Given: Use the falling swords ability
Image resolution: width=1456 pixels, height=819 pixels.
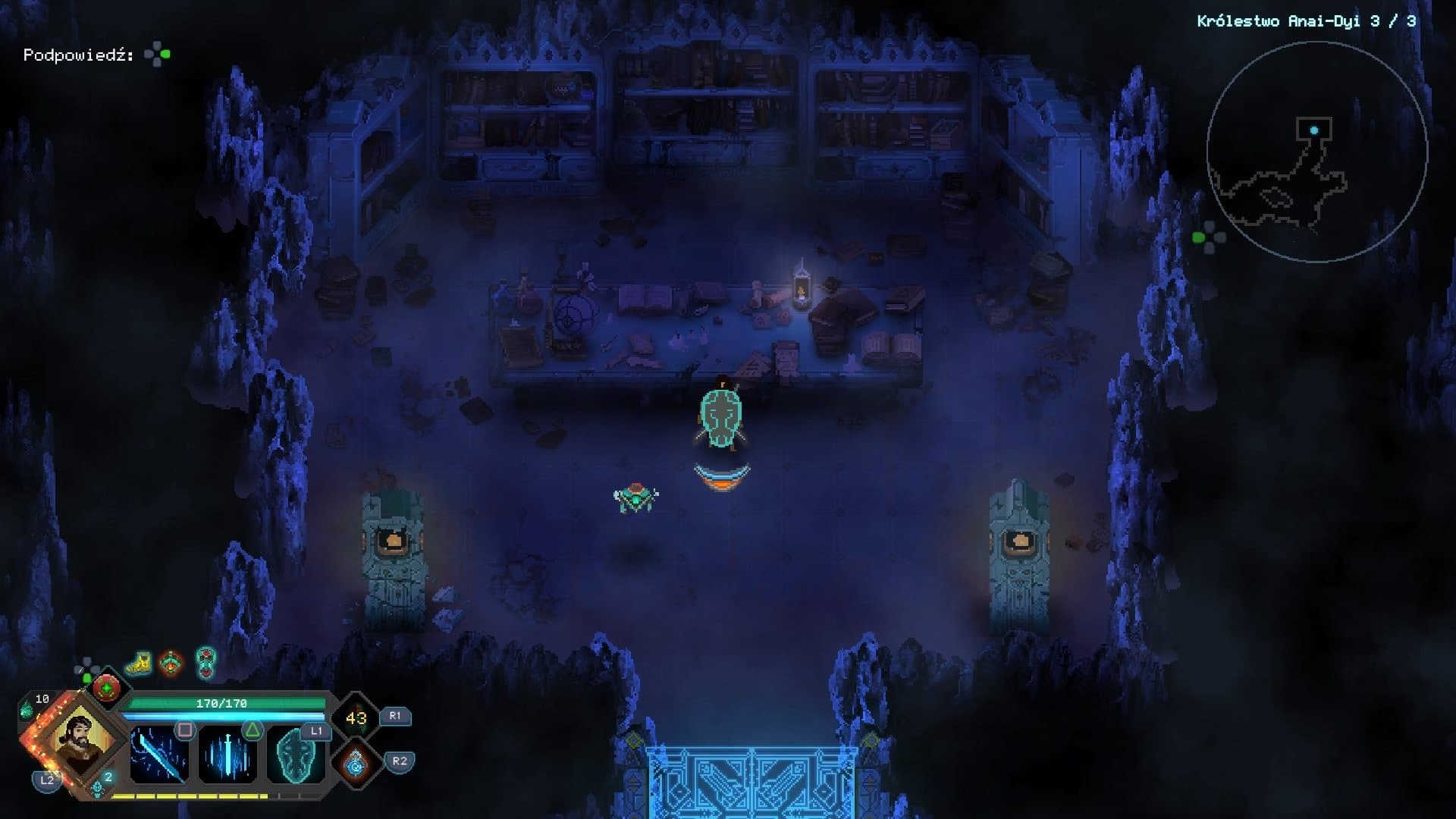Looking at the screenshot, I should click(227, 755).
